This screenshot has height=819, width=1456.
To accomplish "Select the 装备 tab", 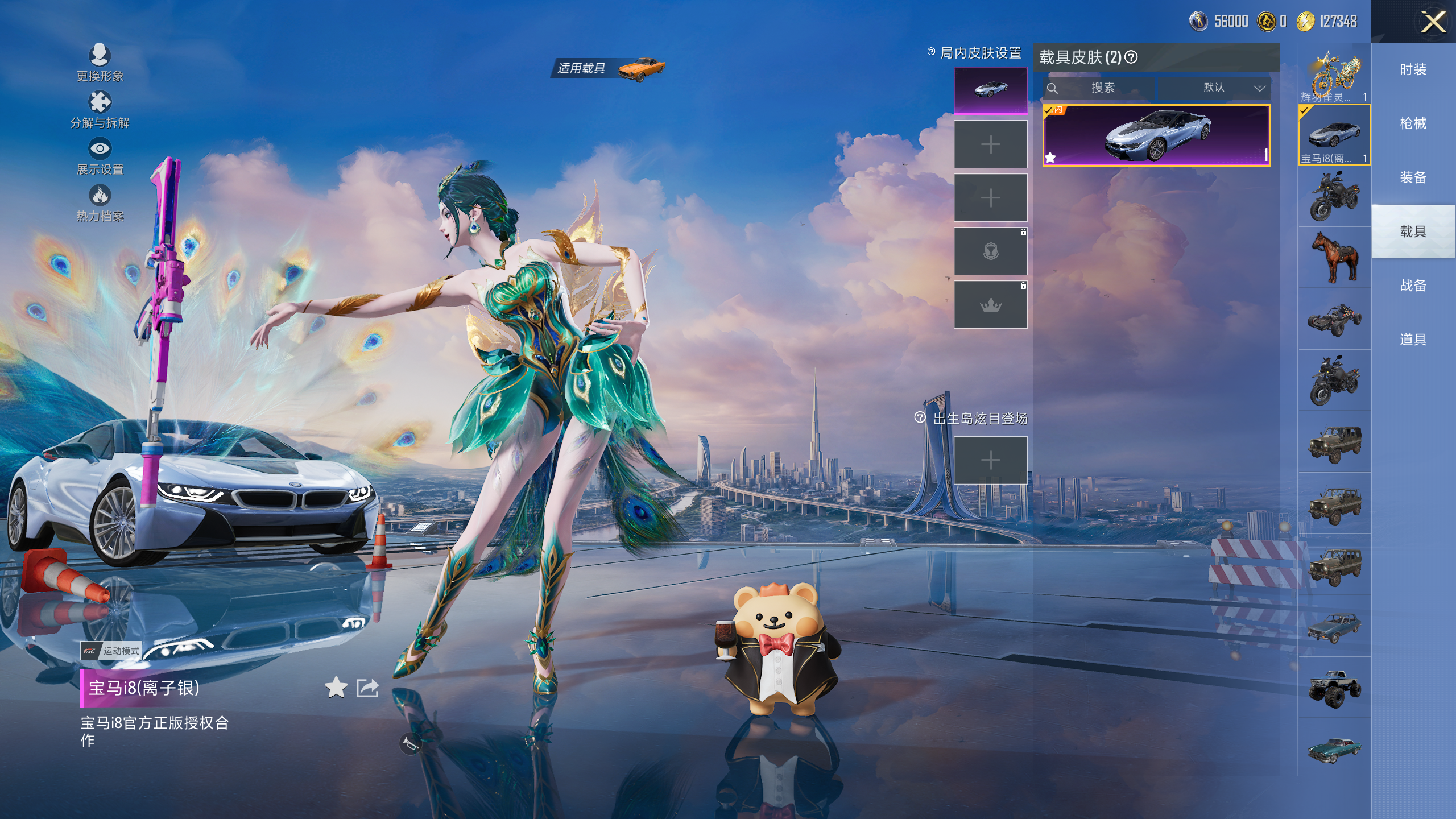I will click(x=1413, y=177).
